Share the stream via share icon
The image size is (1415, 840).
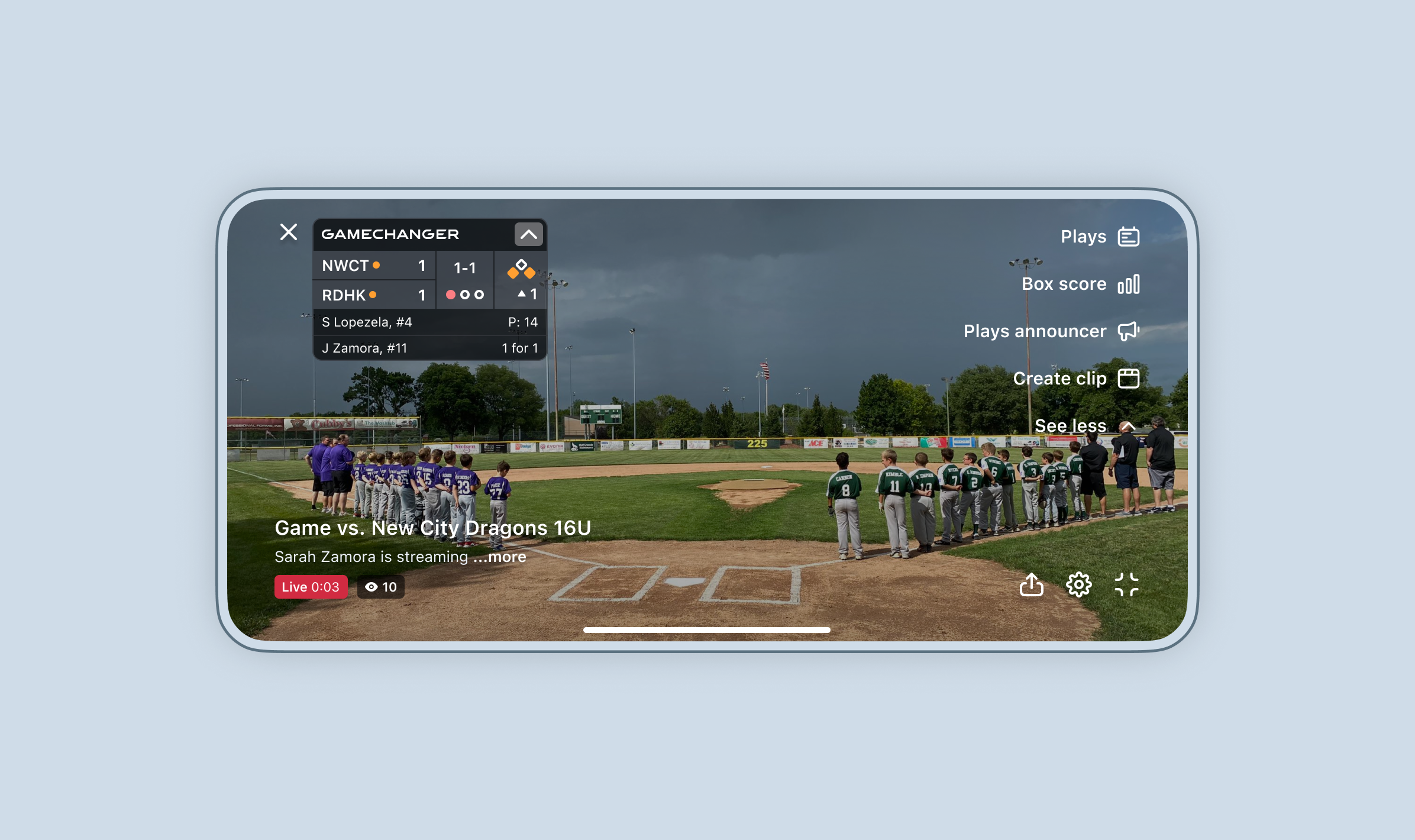pos(1032,584)
